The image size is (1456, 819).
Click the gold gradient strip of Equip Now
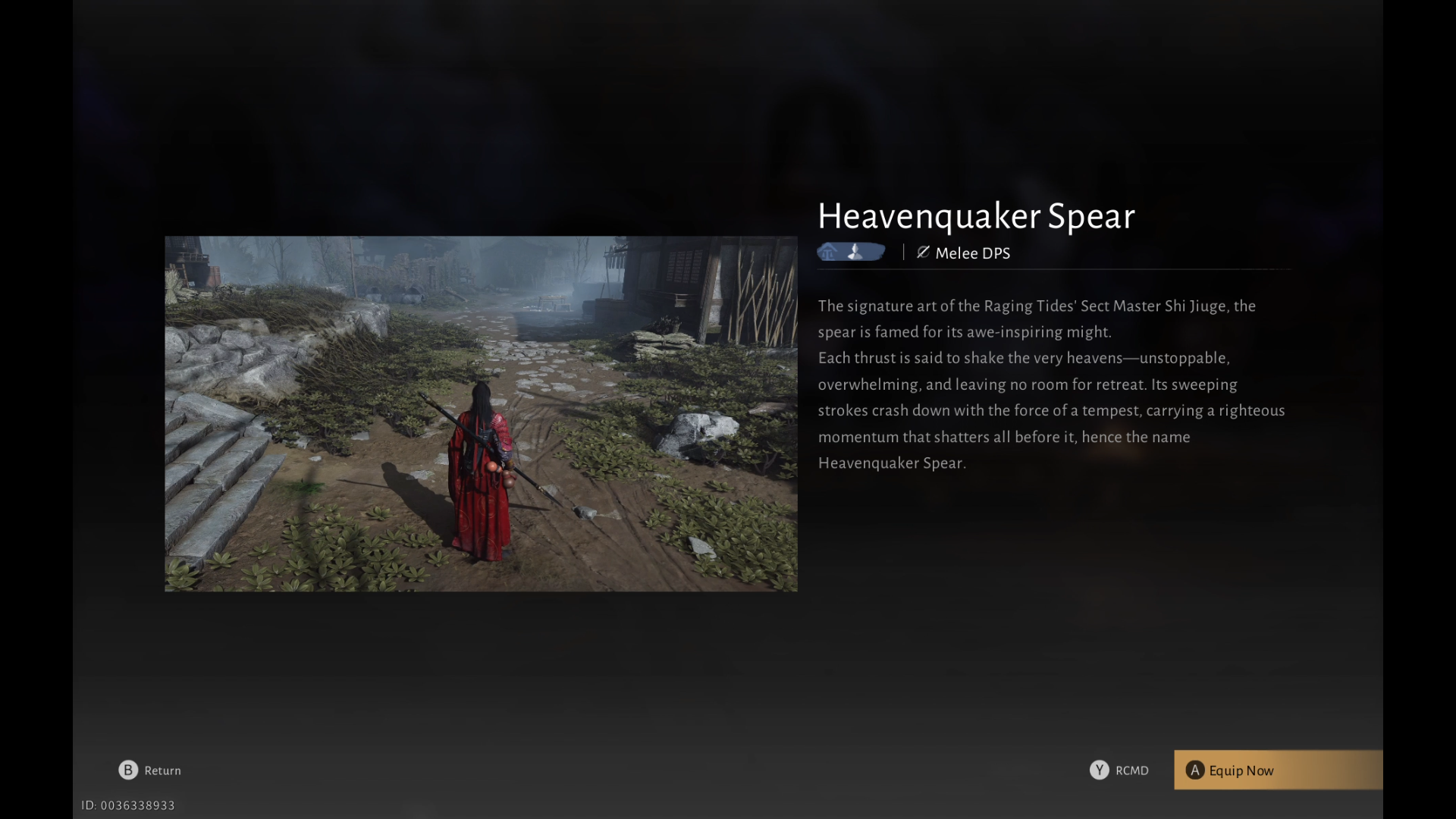pyautogui.click(x=1278, y=770)
